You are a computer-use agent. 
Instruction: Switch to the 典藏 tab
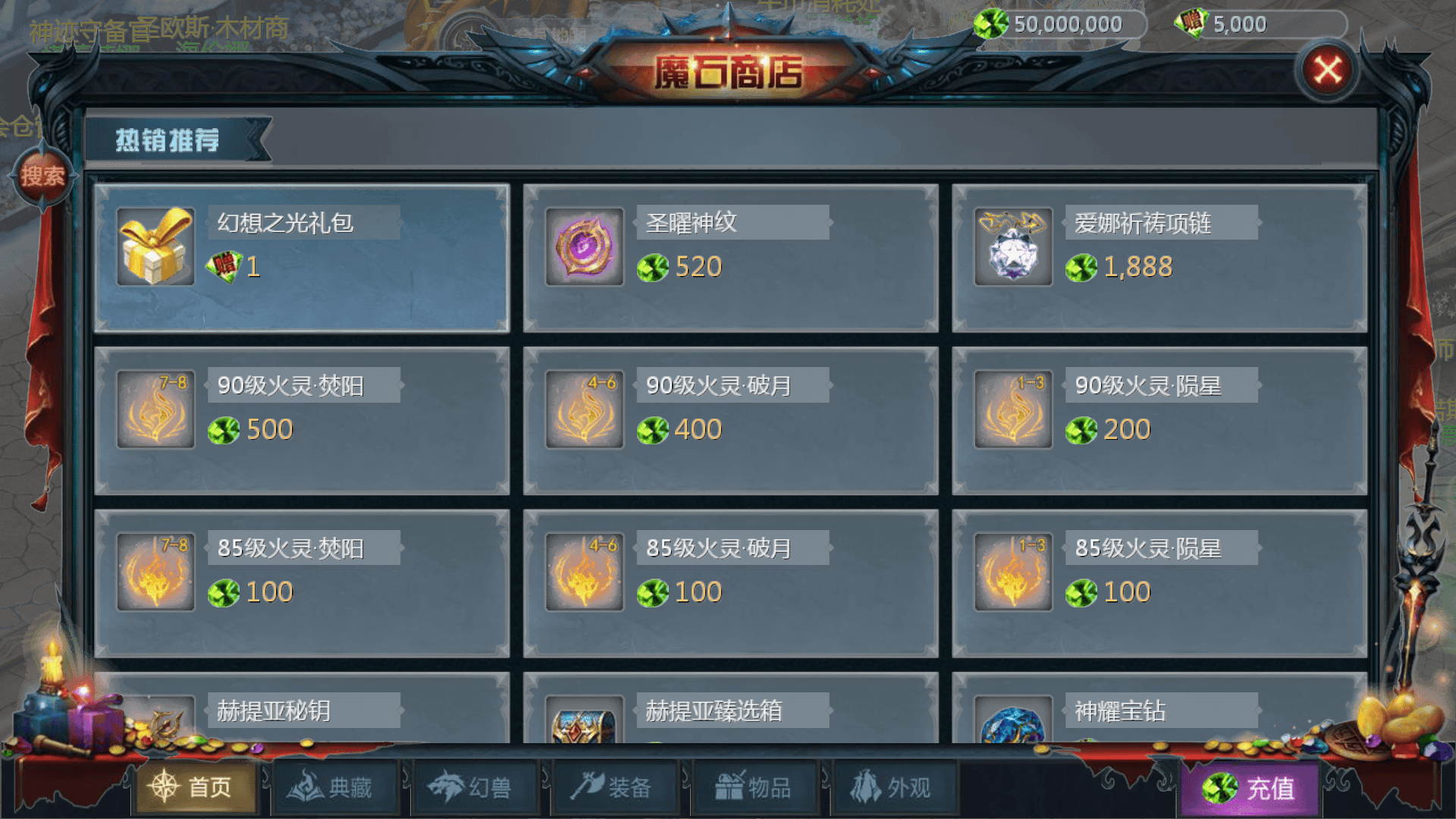pyautogui.click(x=336, y=787)
